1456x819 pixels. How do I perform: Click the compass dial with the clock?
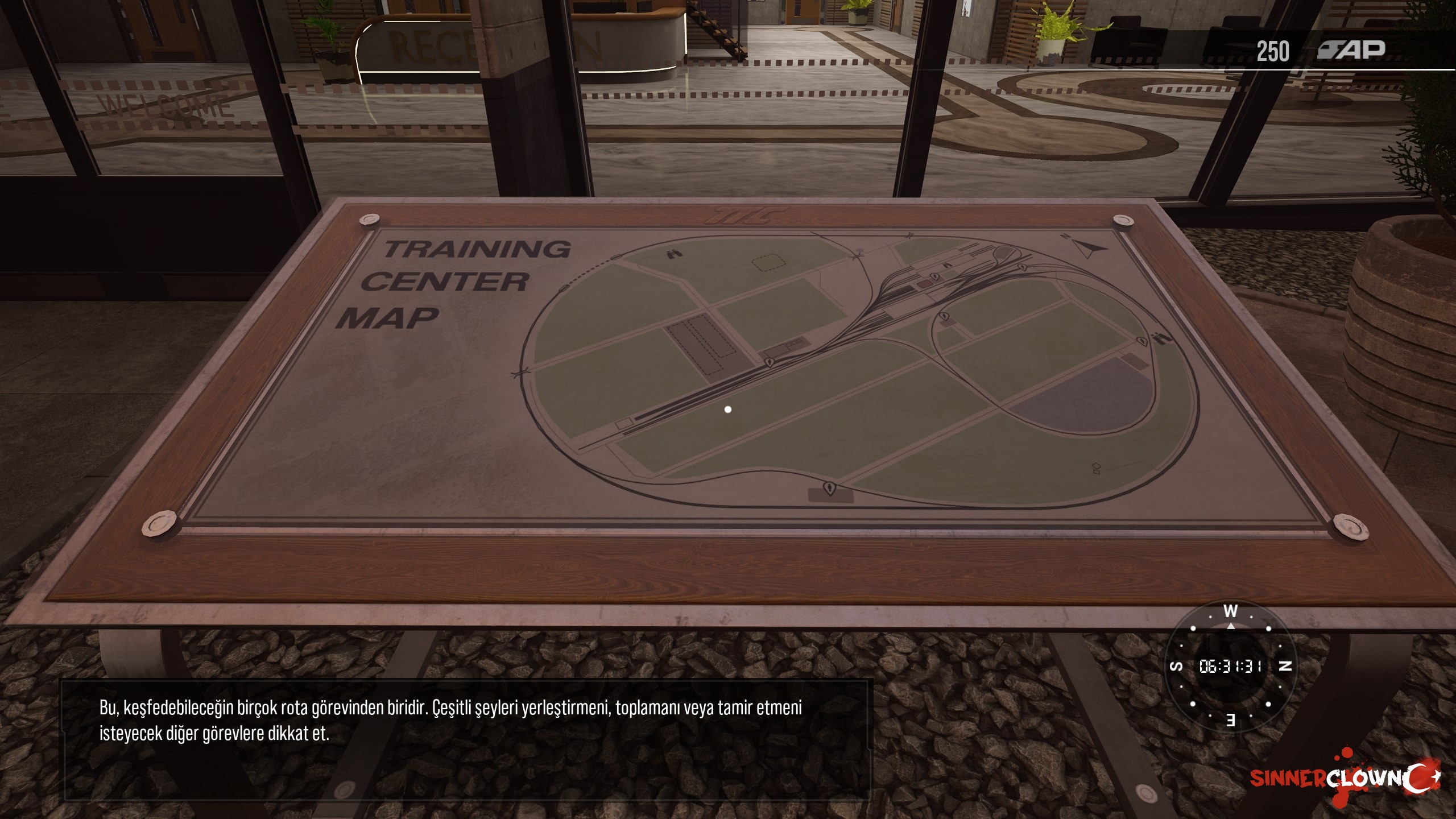coord(1230,666)
